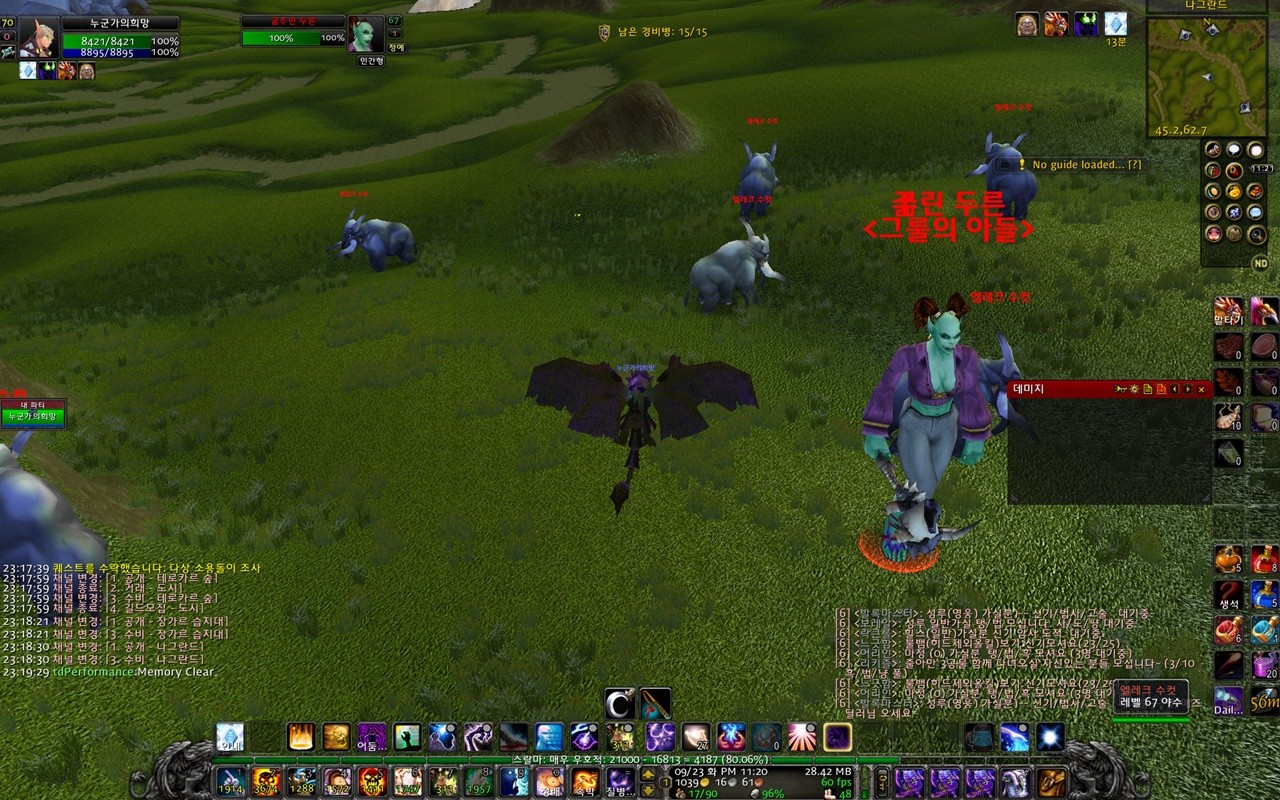Image resolution: width=1280 pixels, height=800 pixels.
Task: Activate the mount button labeled 말타기
Action: point(1228,311)
